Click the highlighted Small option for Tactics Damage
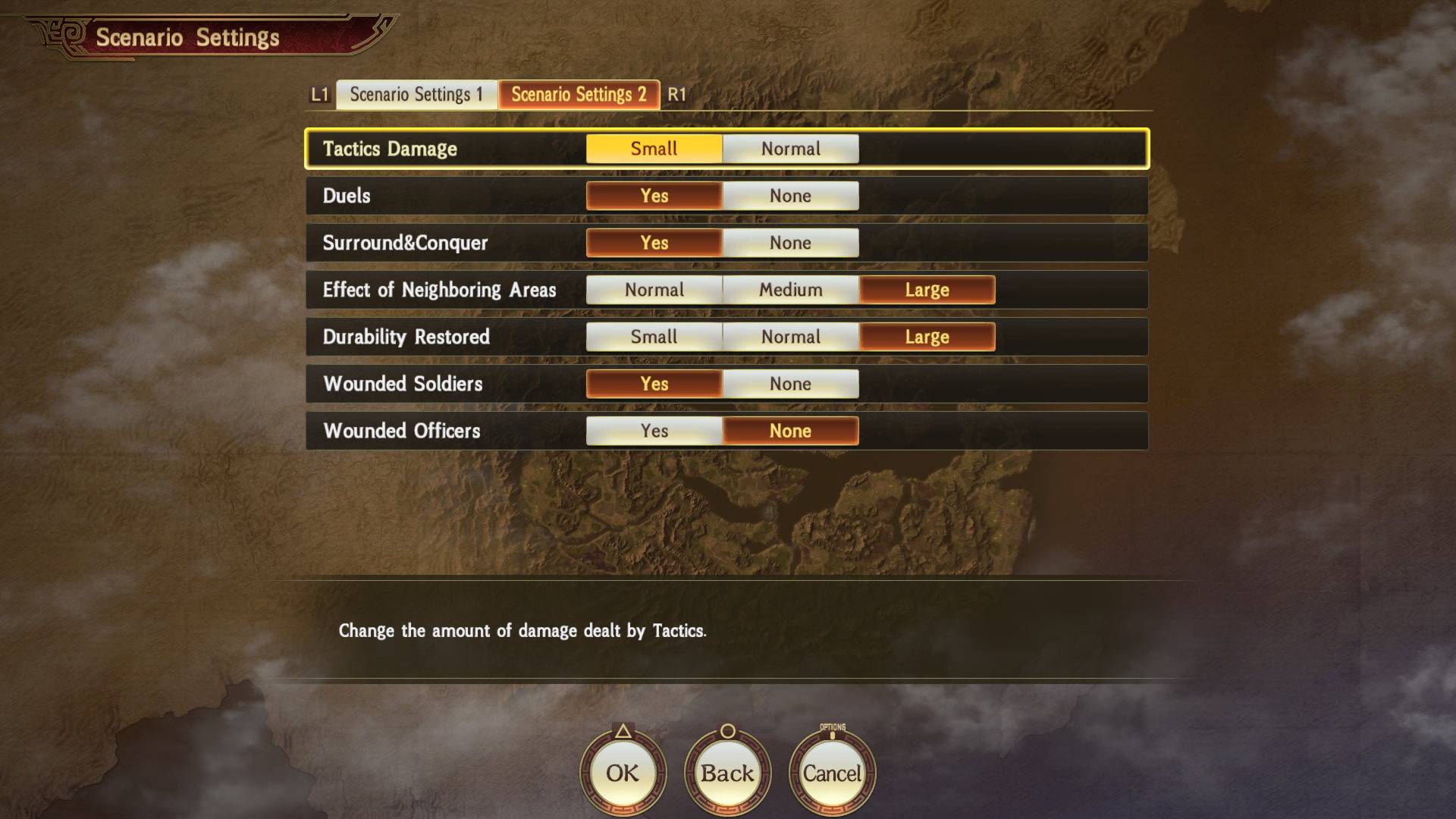1456x819 pixels. [x=654, y=149]
